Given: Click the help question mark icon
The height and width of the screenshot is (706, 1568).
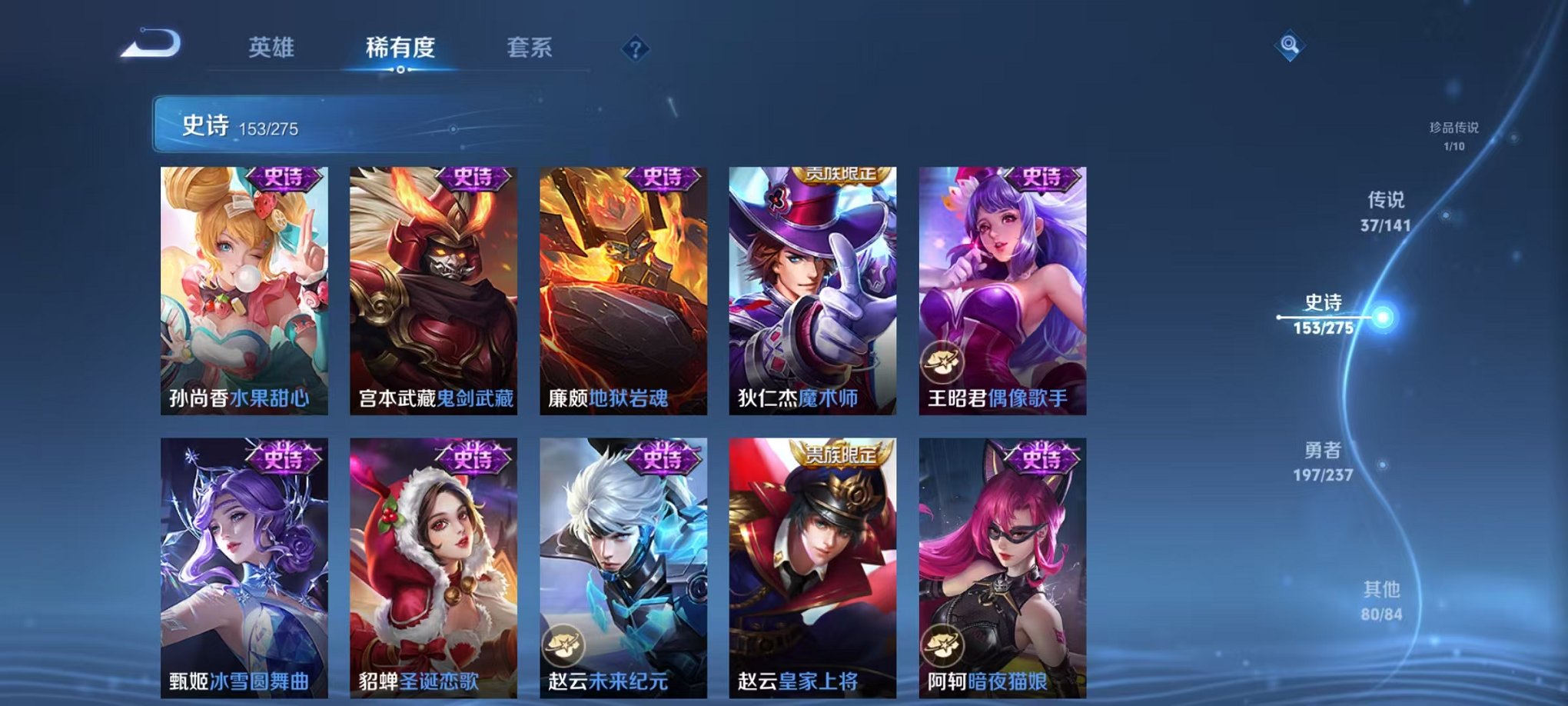Looking at the screenshot, I should tap(634, 49).
